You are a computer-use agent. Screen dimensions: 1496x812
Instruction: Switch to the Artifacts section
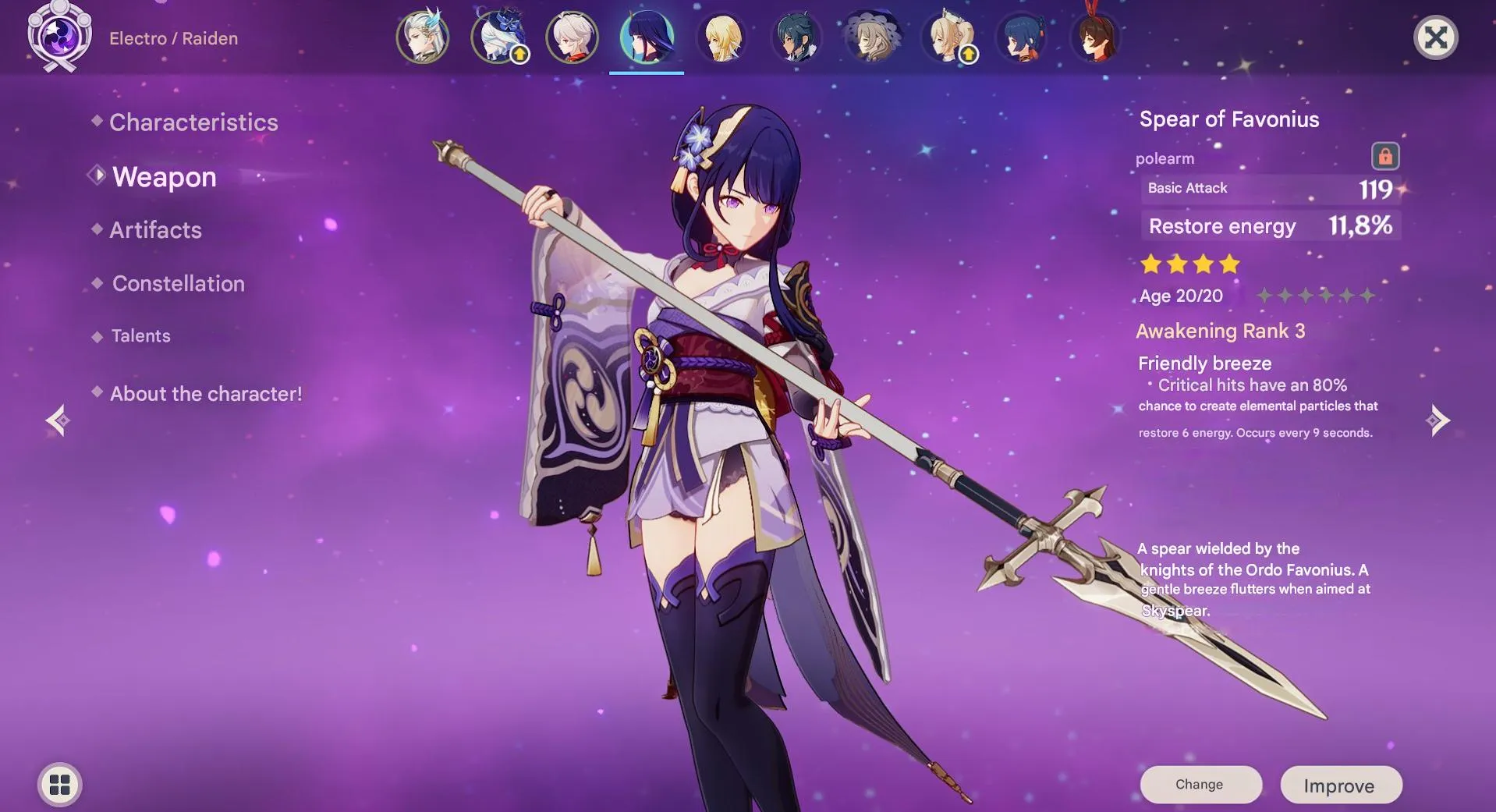coord(155,229)
